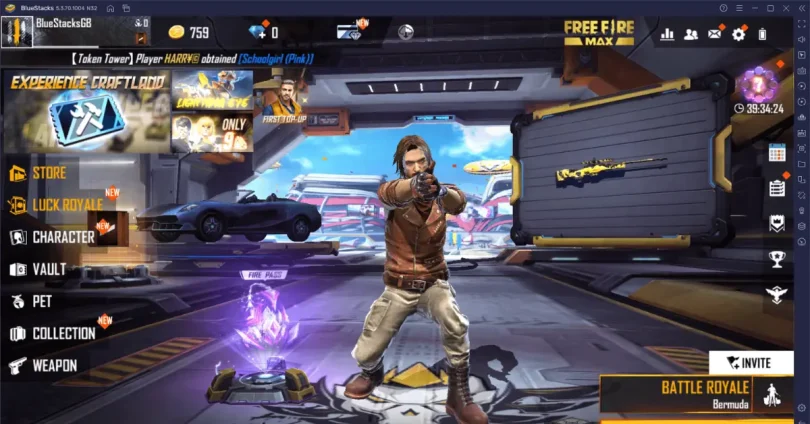View the leaderboard bar chart icon
Screen dimensions: 810x424
[667, 34]
